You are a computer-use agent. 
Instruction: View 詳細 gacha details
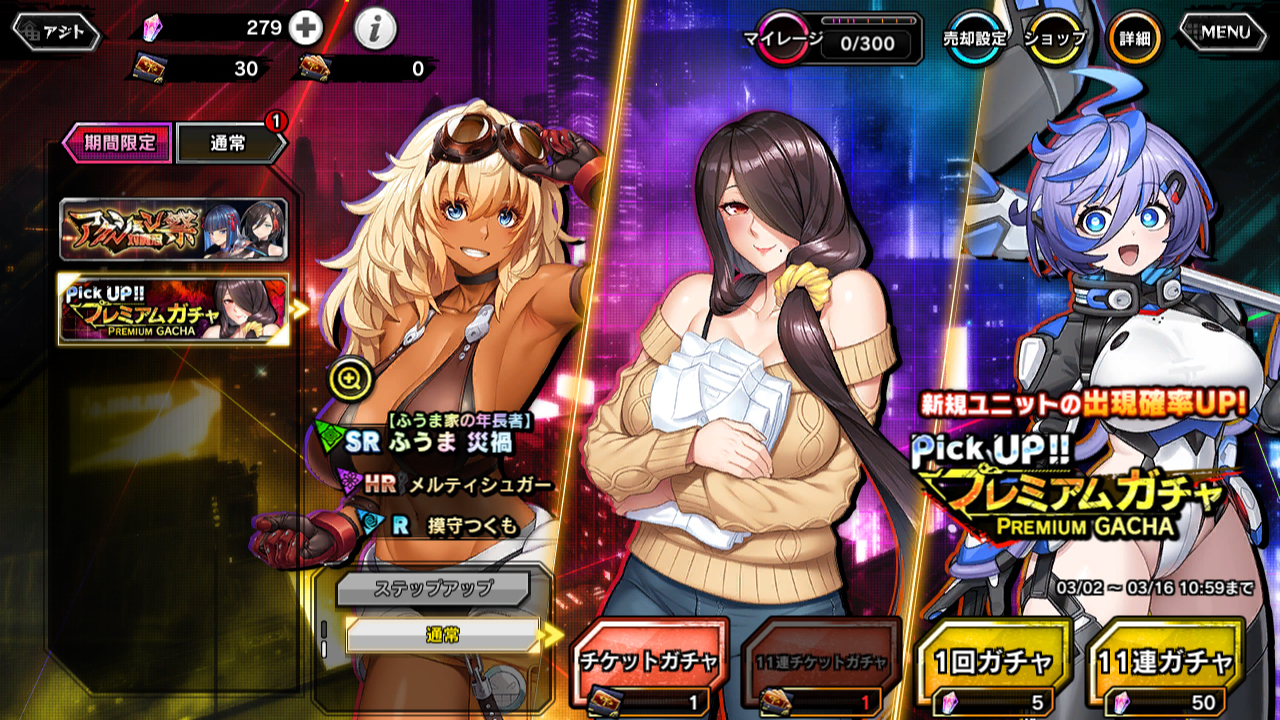tap(1134, 39)
